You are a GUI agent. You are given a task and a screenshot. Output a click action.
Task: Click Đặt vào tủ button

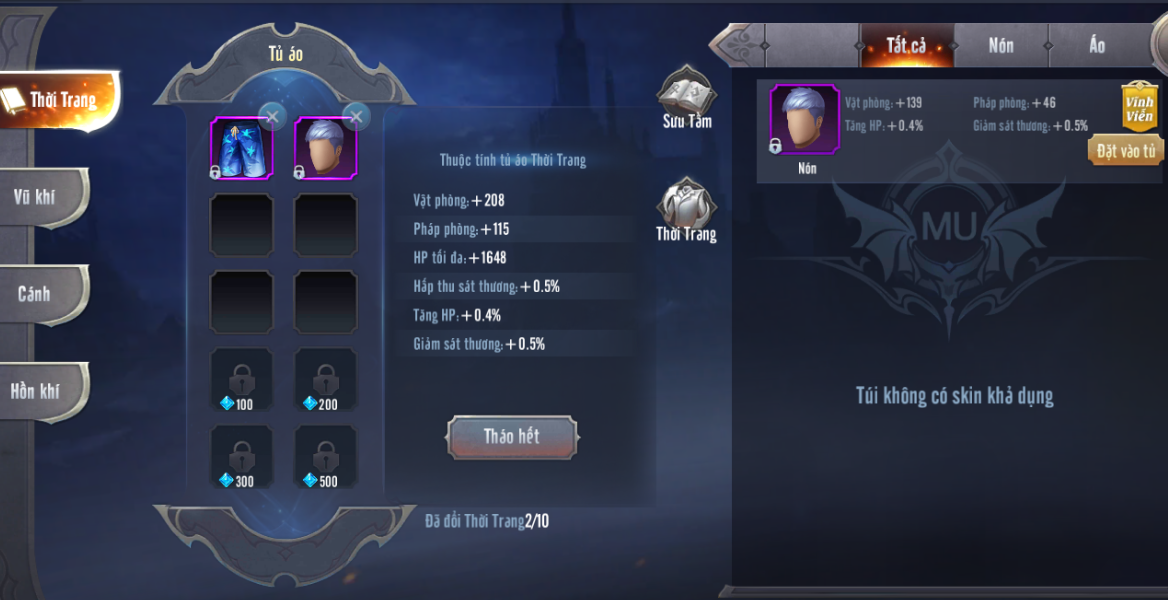[1125, 151]
